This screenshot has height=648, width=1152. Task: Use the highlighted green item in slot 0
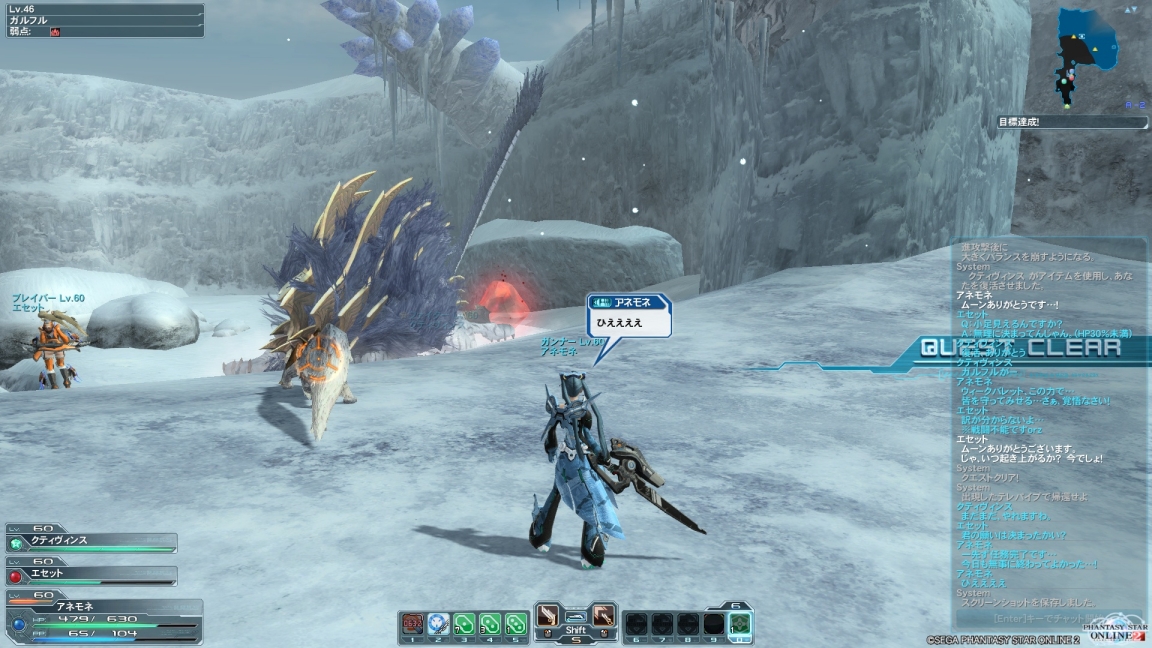pyautogui.click(x=739, y=624)
